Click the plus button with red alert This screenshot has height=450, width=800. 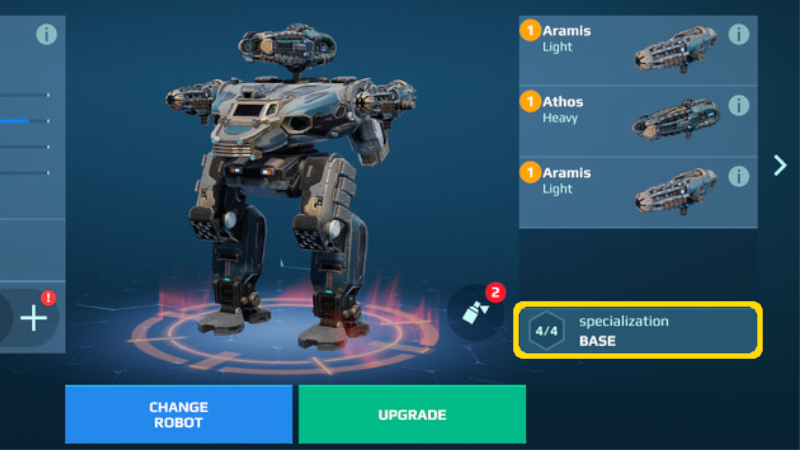click(34, 318)
